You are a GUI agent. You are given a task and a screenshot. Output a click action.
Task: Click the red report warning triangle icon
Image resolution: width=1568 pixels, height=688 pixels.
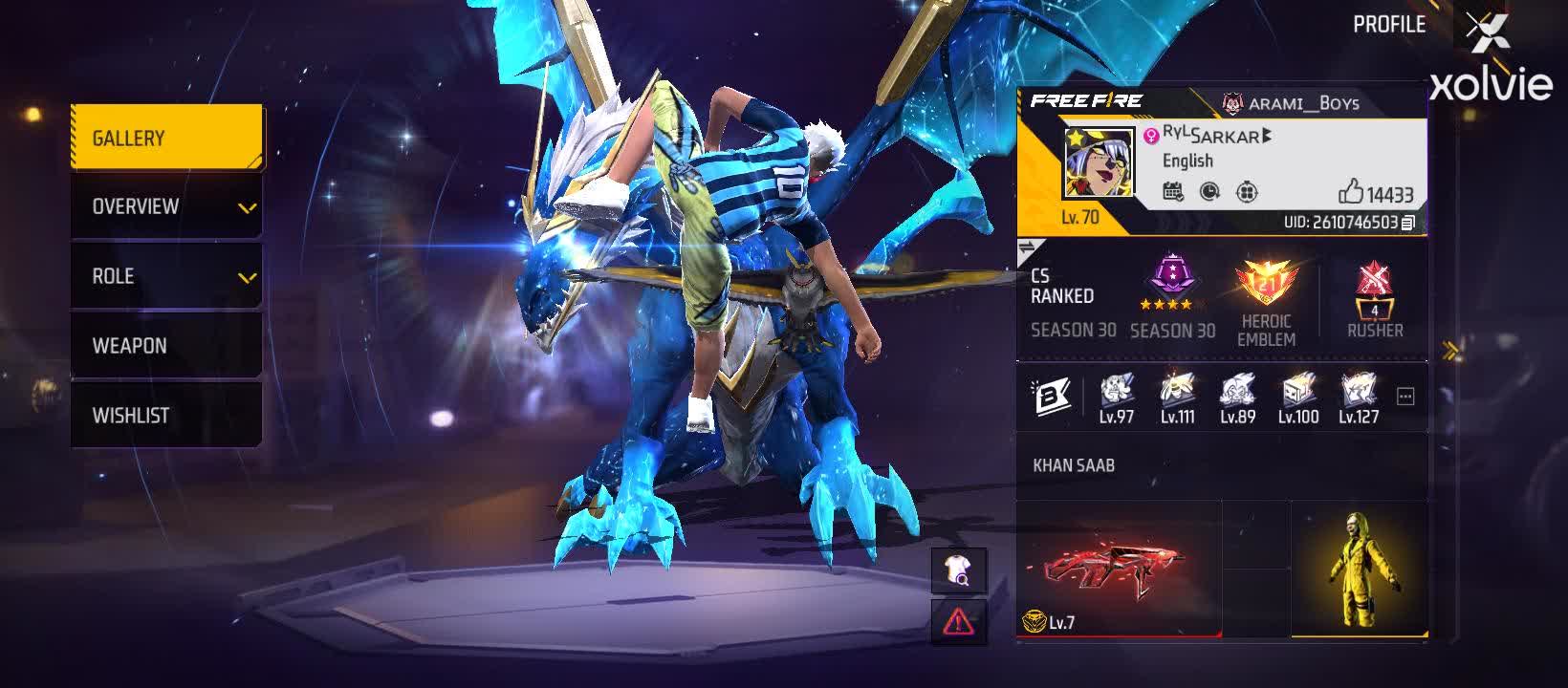959,622
